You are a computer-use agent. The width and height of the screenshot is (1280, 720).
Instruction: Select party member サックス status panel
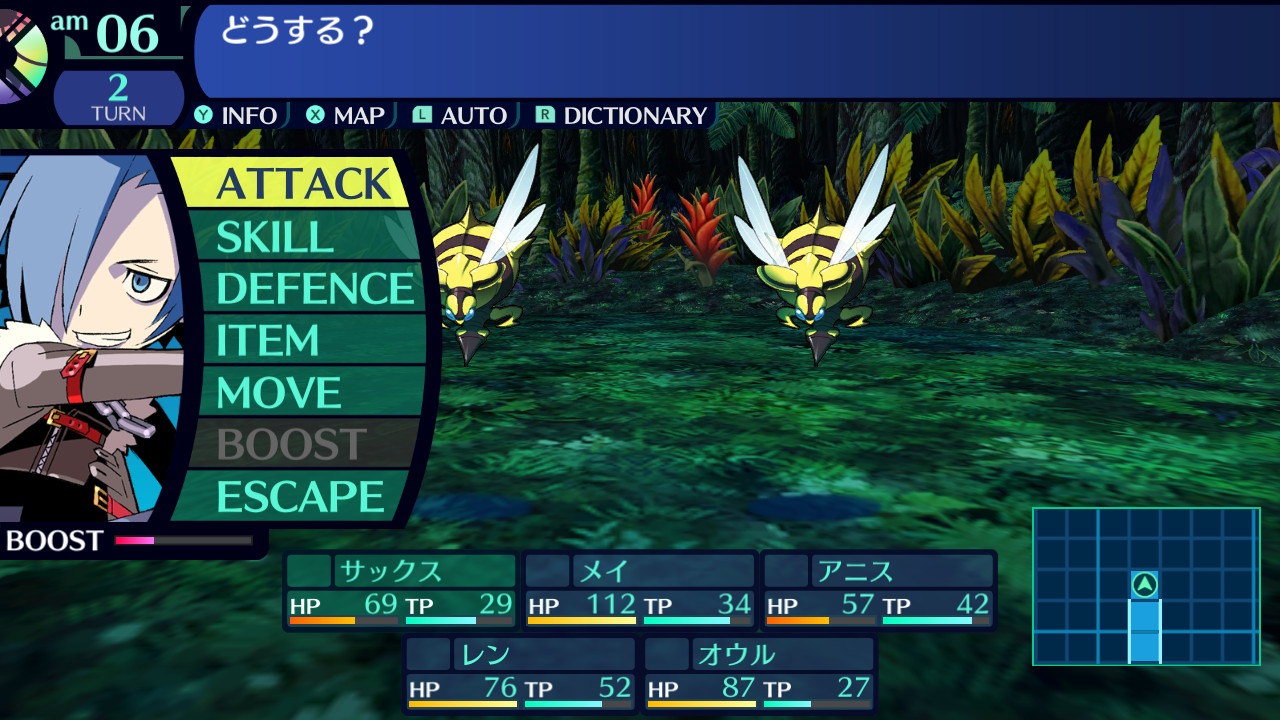click(x=400, y=589)
